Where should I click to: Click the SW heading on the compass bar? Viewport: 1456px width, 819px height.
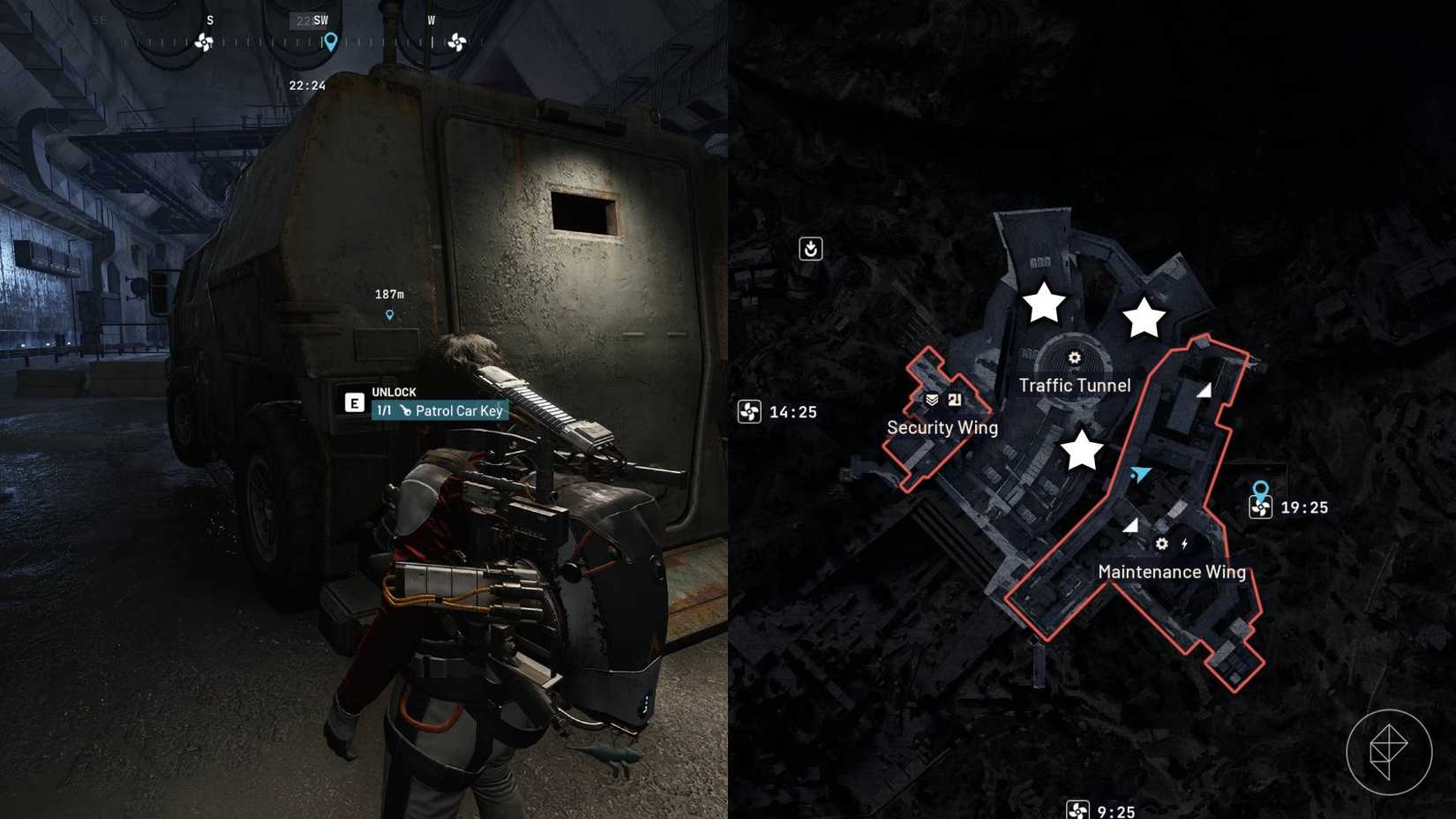pyautogui.click(x=321, y=19)
